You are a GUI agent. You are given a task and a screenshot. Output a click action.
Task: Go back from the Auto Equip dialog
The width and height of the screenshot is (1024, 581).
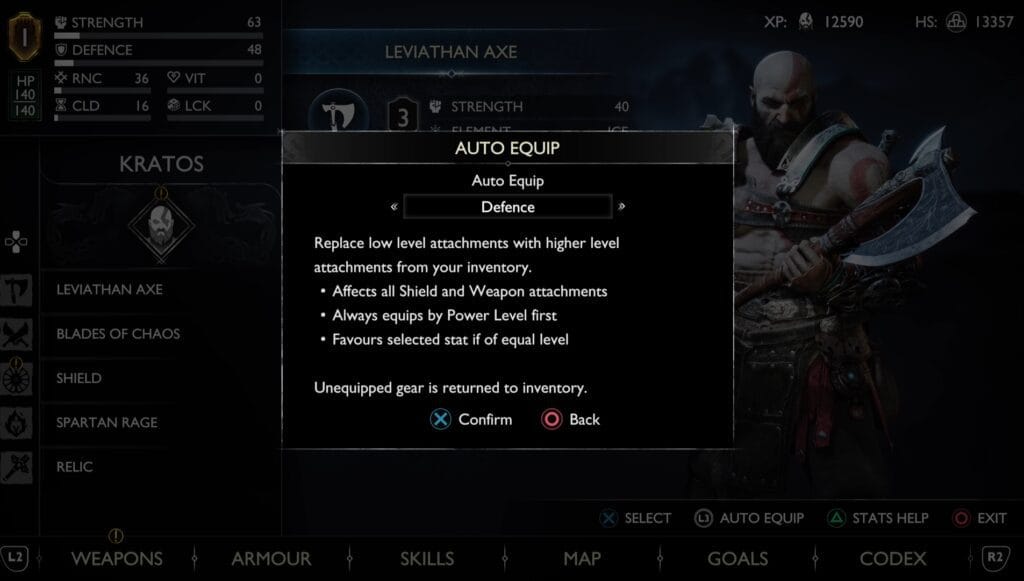[x=571, y=420]
